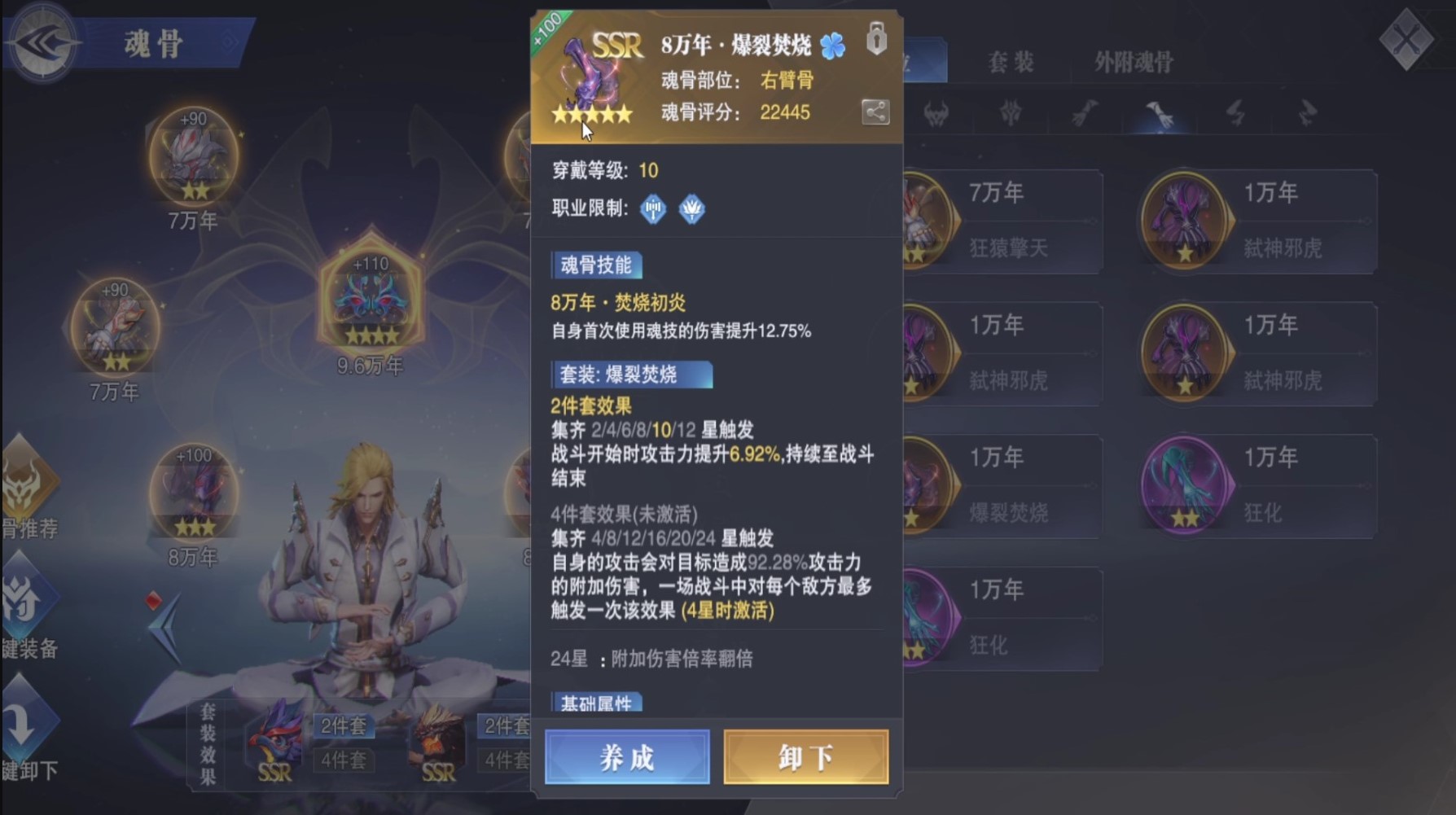Screen dimensions: 1456x815
Task: Select the left arm bone filter icon
Action: click(1084, 114)
